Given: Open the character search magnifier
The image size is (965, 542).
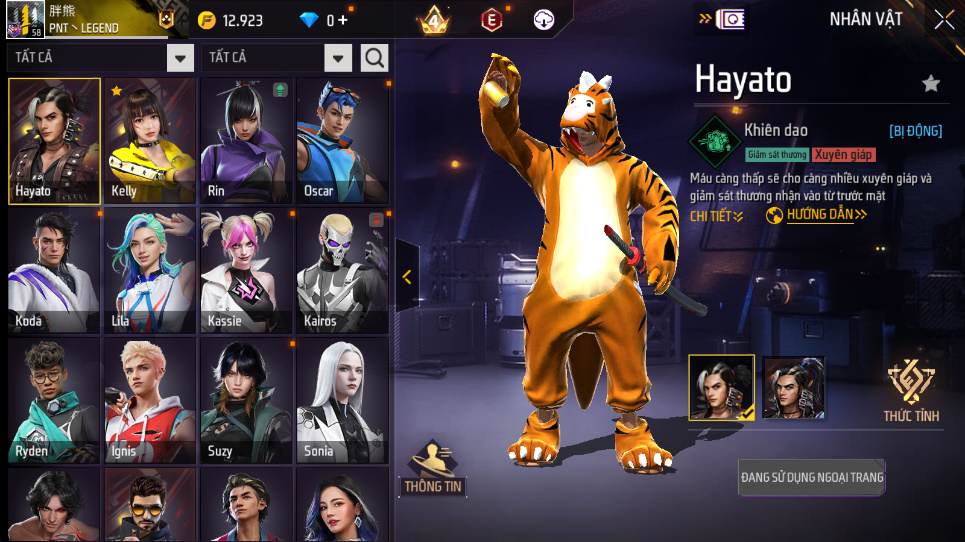Looking at the screenshot, I should click(x=374, y=58).
